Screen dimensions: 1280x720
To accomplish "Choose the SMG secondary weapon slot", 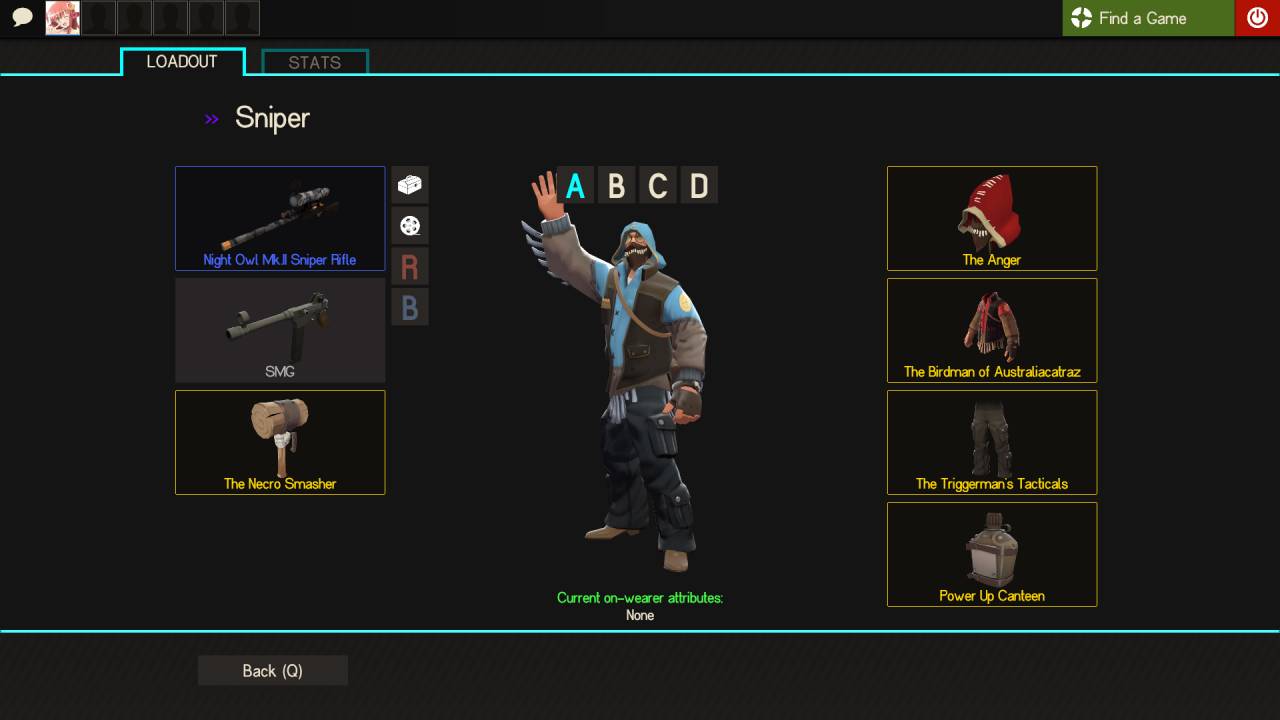I will (280, 330).
